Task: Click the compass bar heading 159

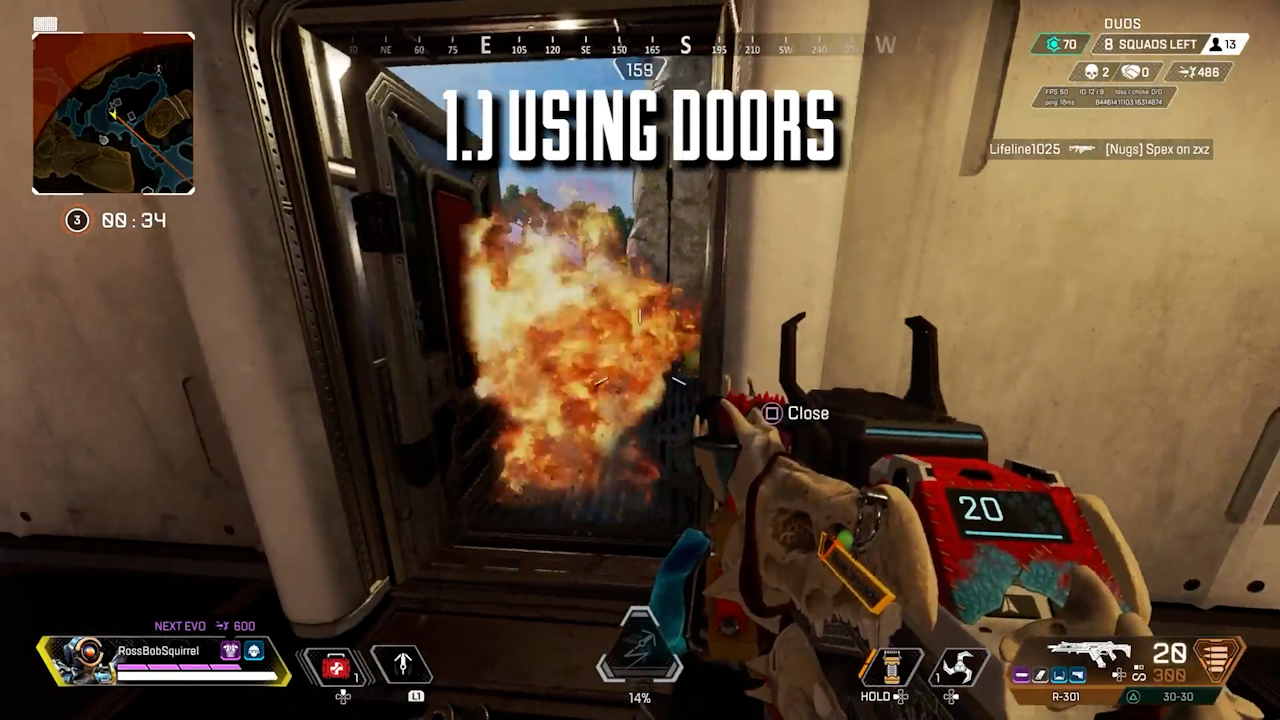Action: pos(639,70)
